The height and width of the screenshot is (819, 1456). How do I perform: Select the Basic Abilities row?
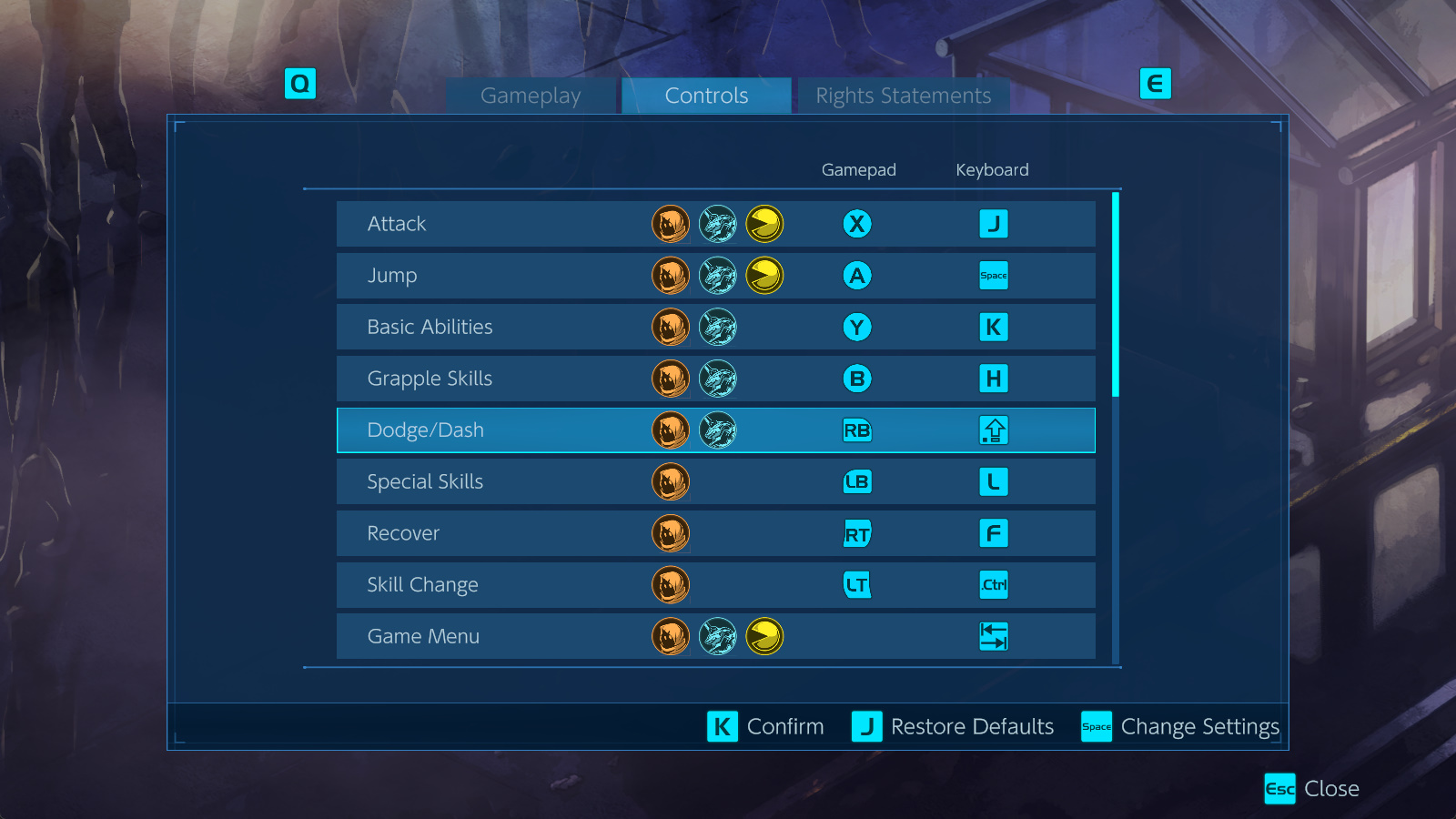(x=715, y=327)
